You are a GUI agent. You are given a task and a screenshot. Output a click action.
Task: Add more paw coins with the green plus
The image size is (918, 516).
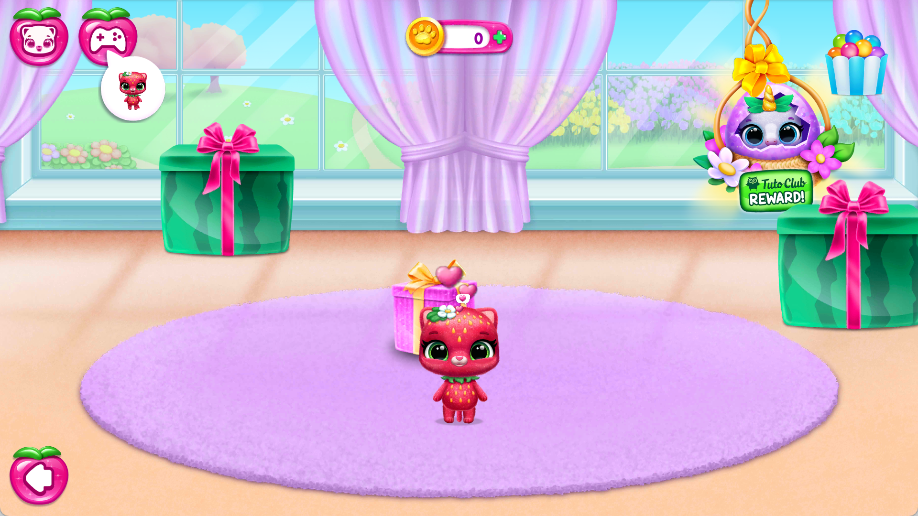pos(500,37)
